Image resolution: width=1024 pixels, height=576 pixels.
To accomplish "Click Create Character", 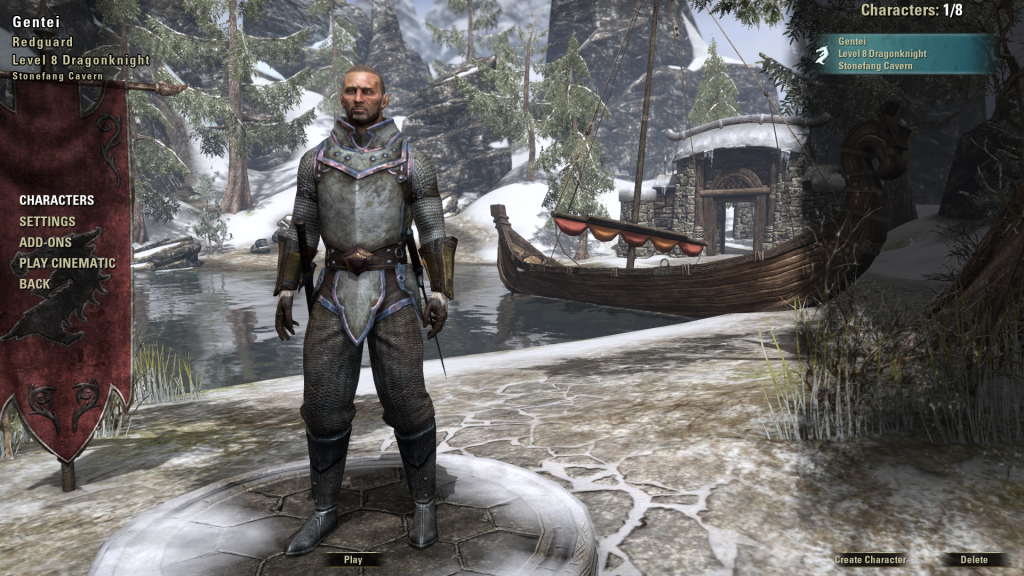I will (870, 560).
